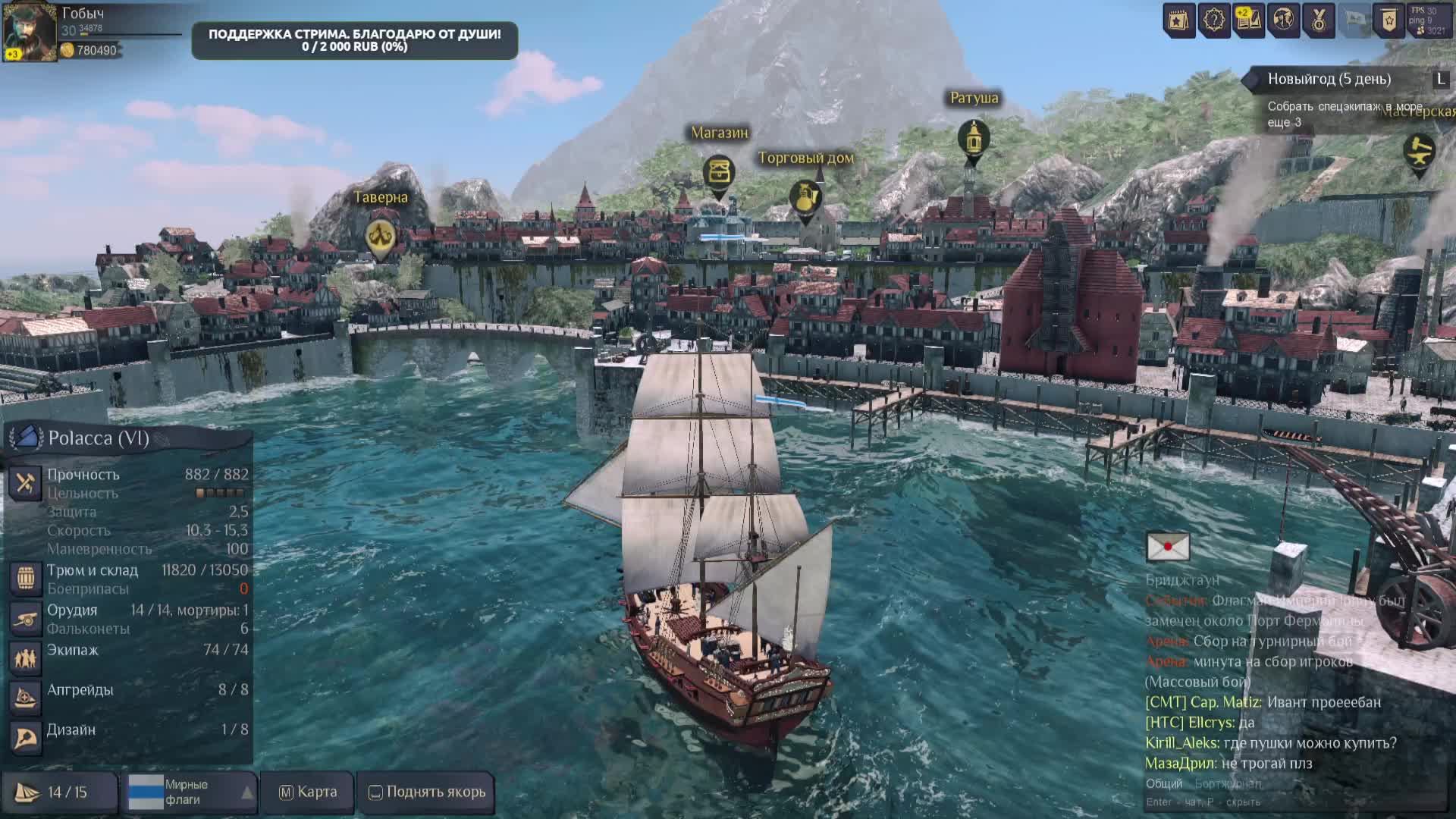The height and width of the screenshot is (819, 1456).
Task: Open the calendar events icon
Action: point(1179,20)
